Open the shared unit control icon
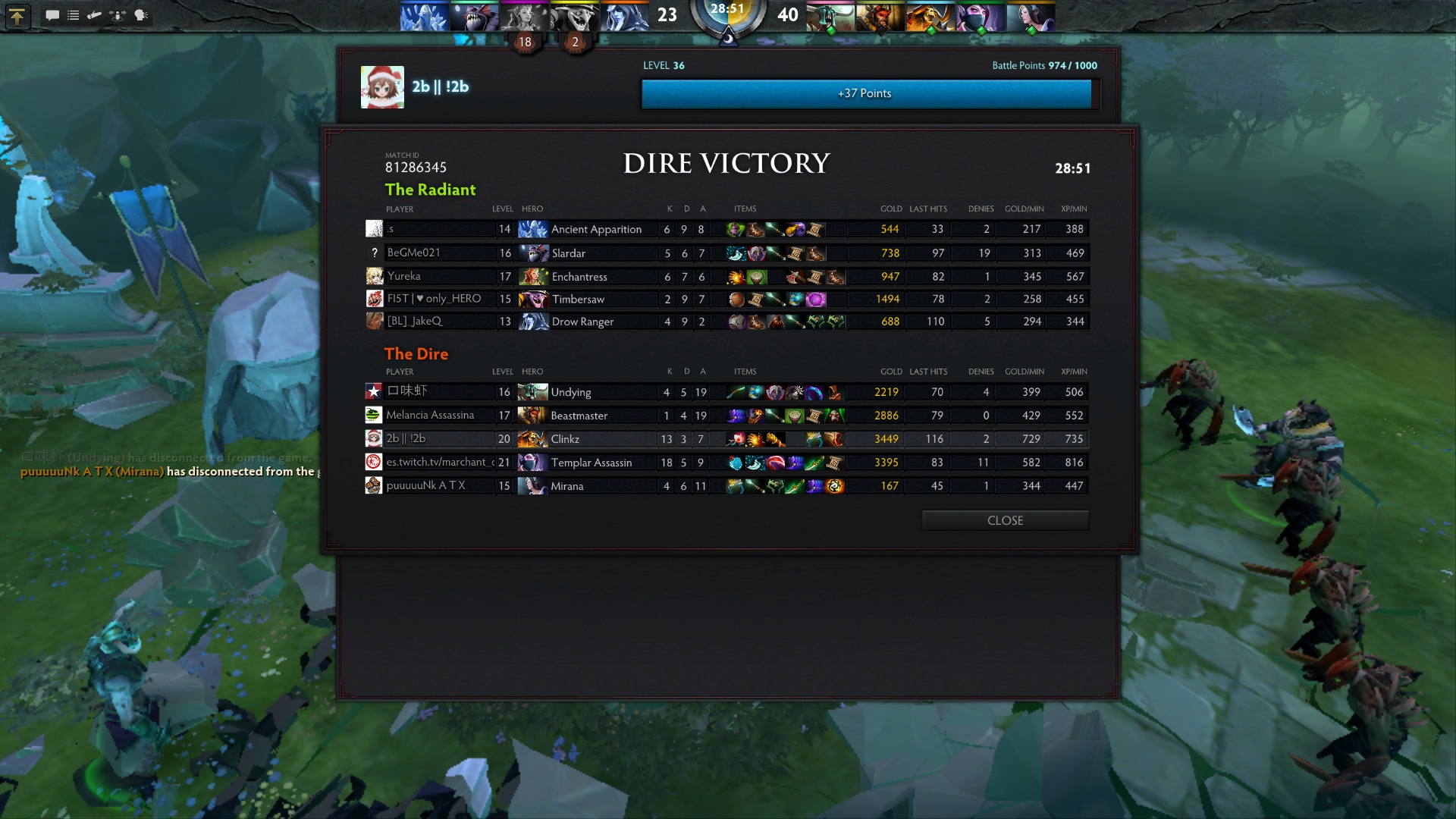The image size is (1456, 819). [118, 15]
